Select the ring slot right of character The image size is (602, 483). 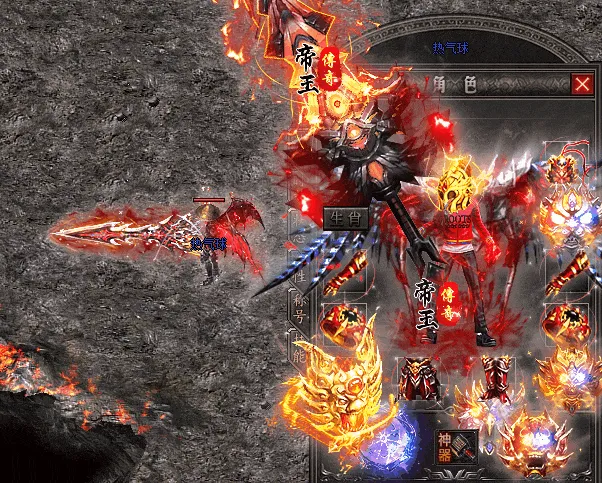563,324
